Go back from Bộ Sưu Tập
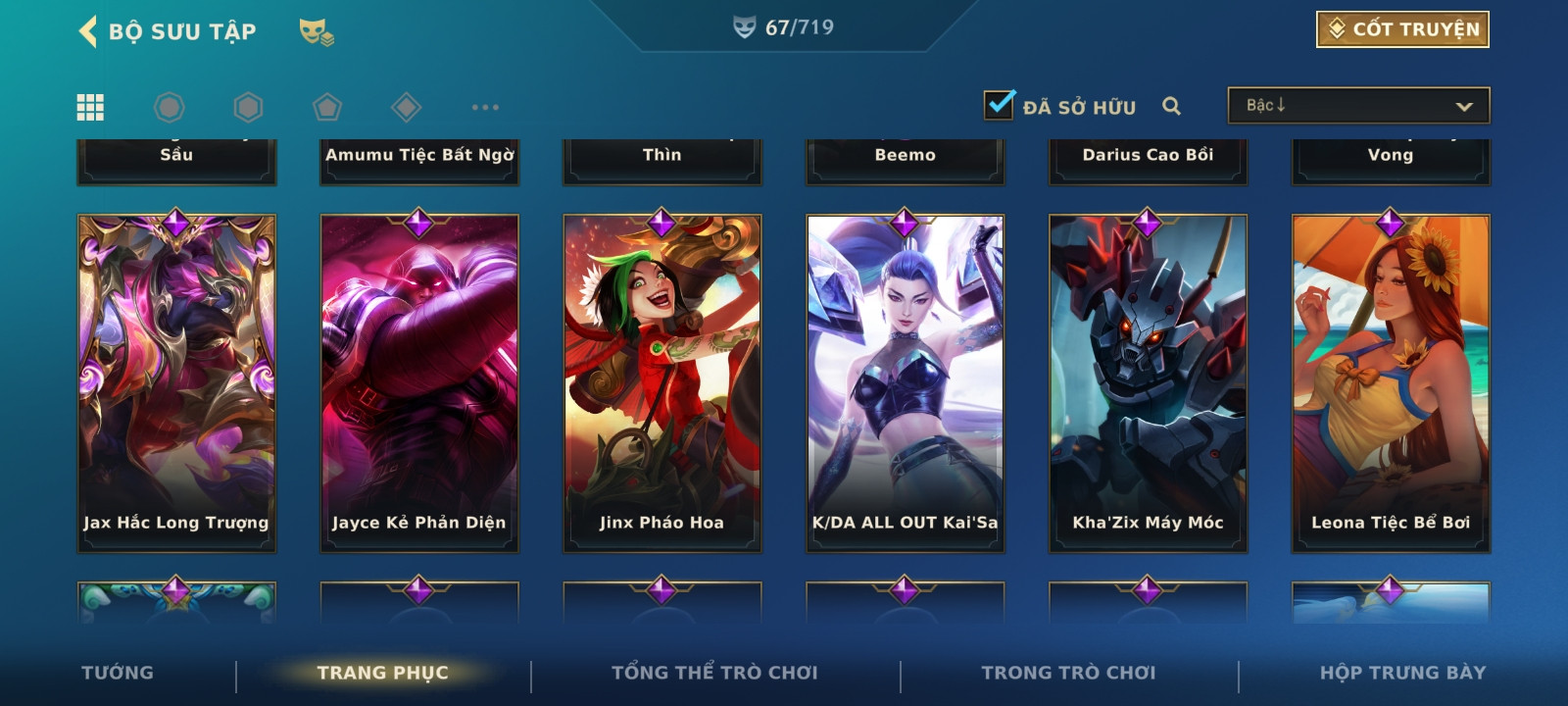Viewport: 1568px width, 706px height. (x=88, y=31)
